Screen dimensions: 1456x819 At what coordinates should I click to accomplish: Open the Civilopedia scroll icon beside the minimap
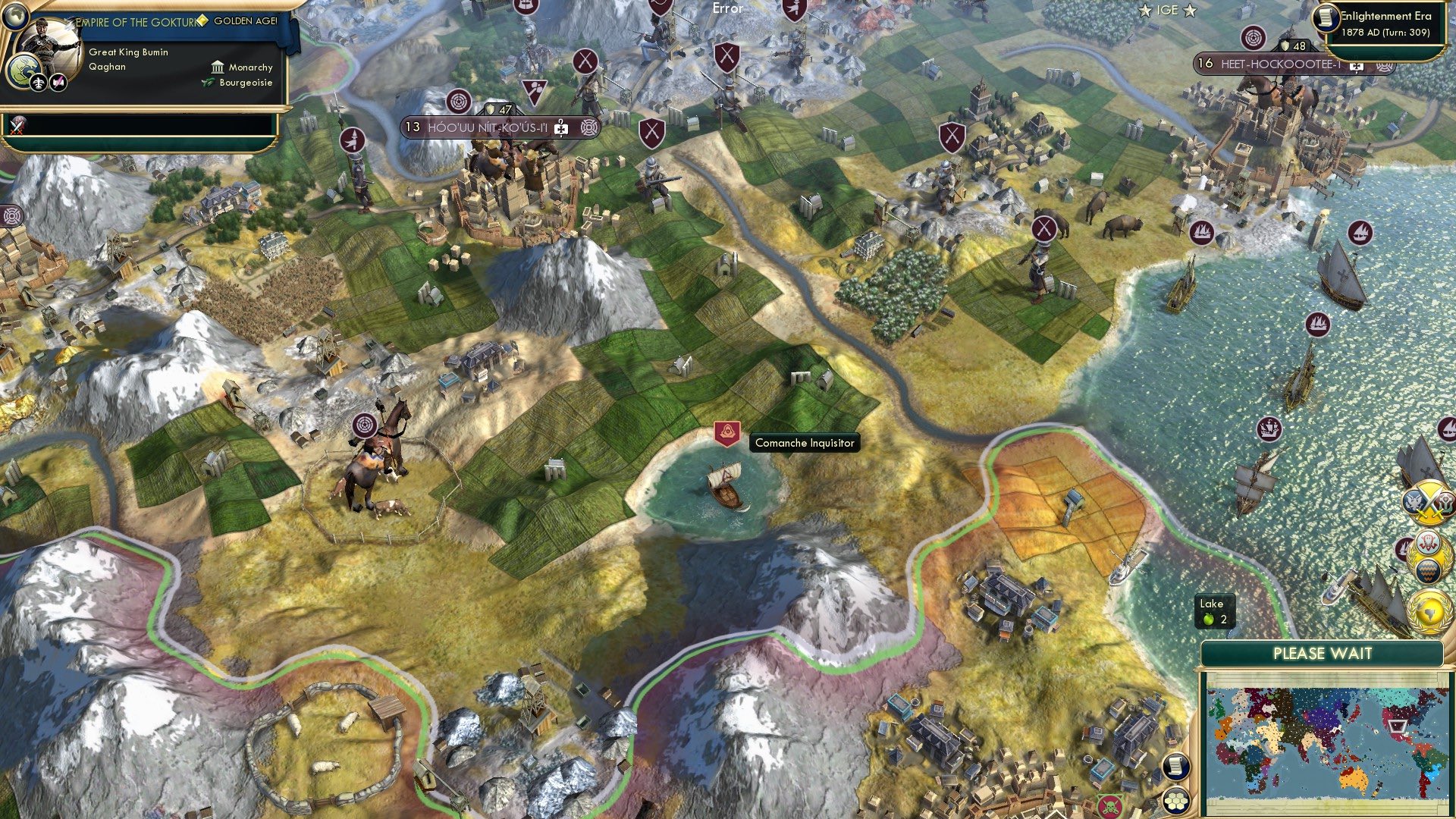pos(1175,766)
